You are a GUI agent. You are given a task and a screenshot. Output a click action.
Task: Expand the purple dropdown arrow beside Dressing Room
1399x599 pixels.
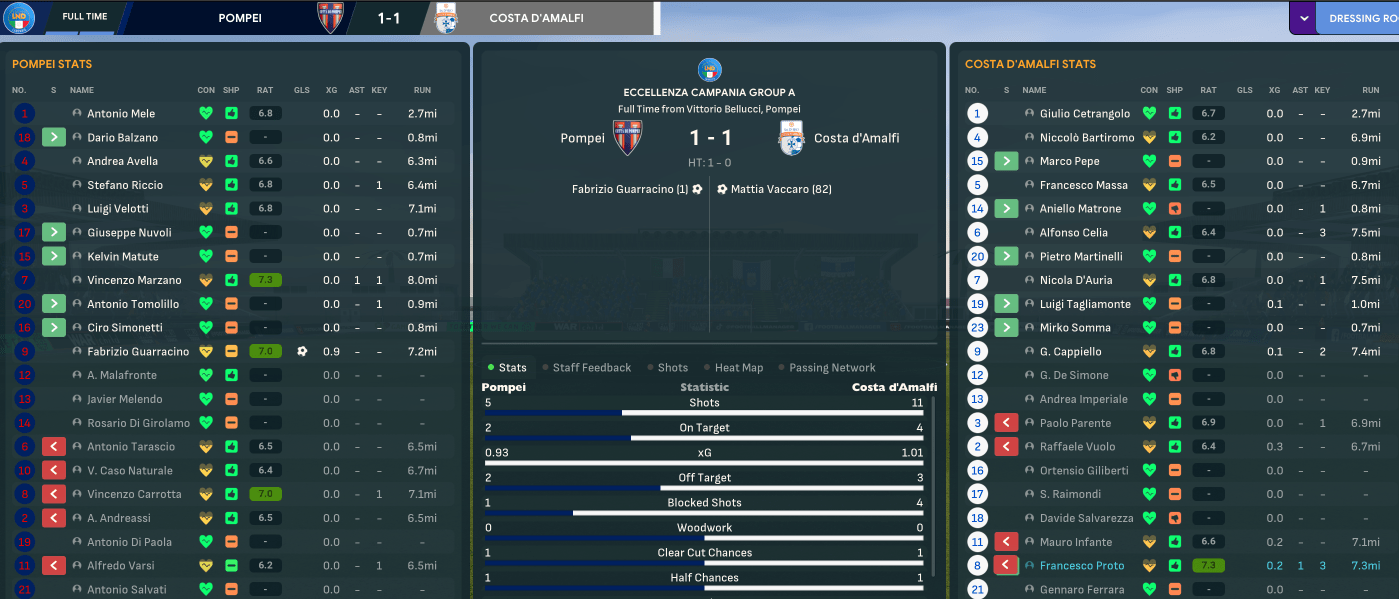(1303, 18)
